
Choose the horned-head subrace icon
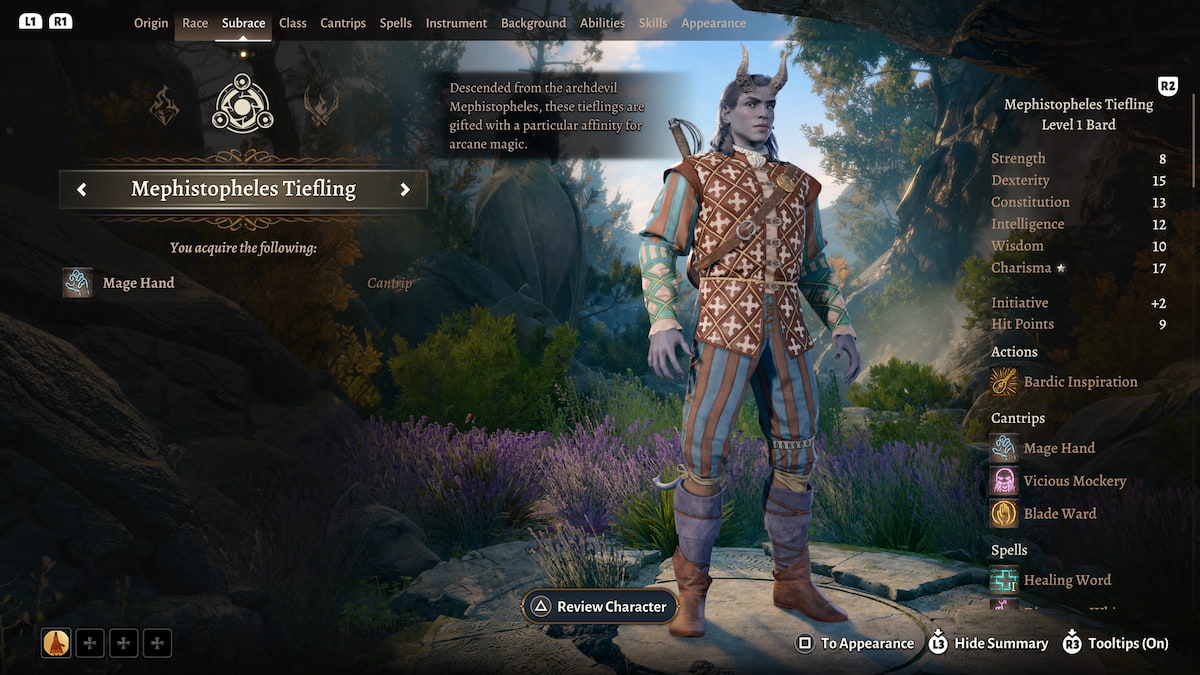pyautogui.click(x=320, y=105)
